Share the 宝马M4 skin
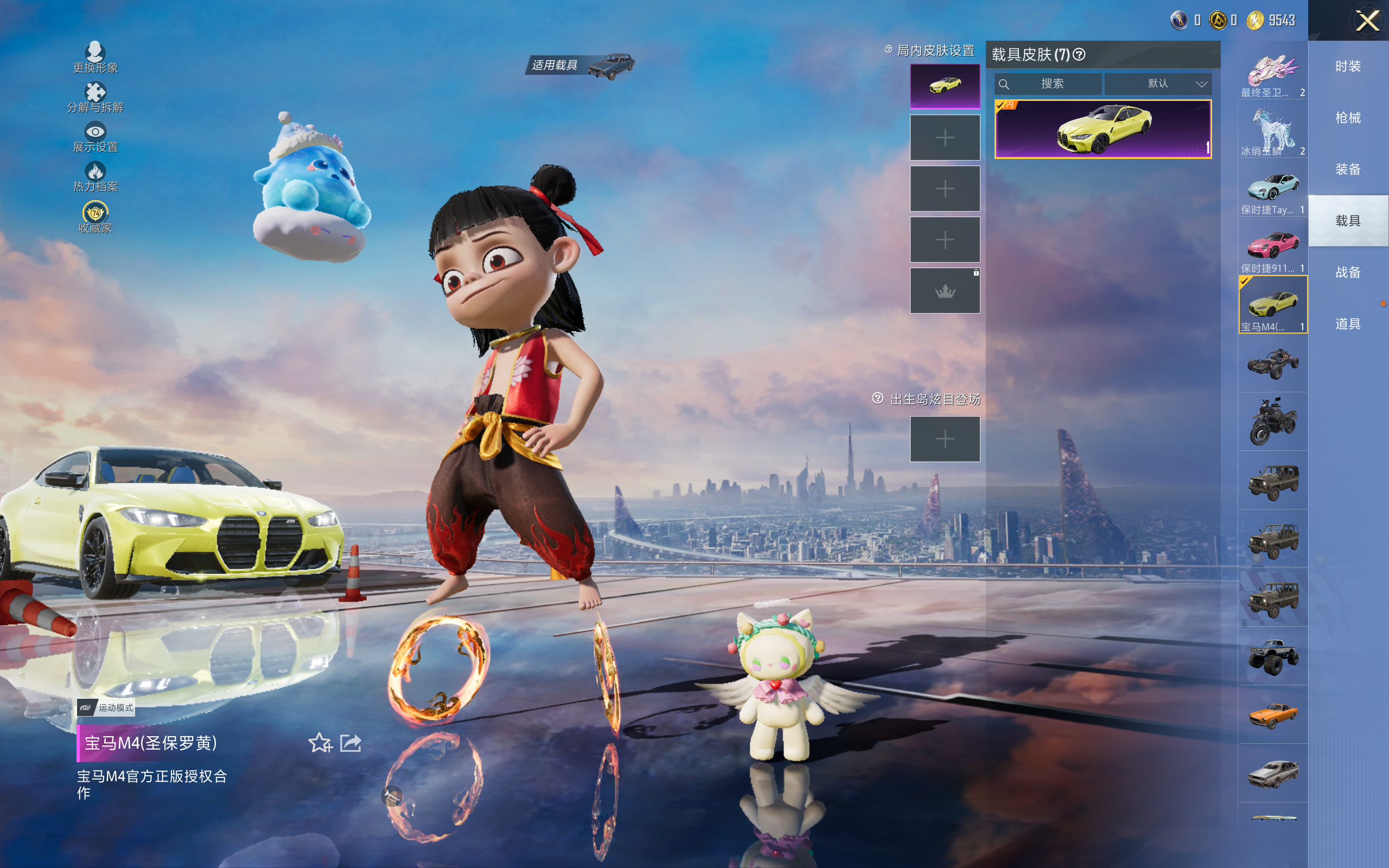Screen dimensions: 1389x868 pos(351,743)
